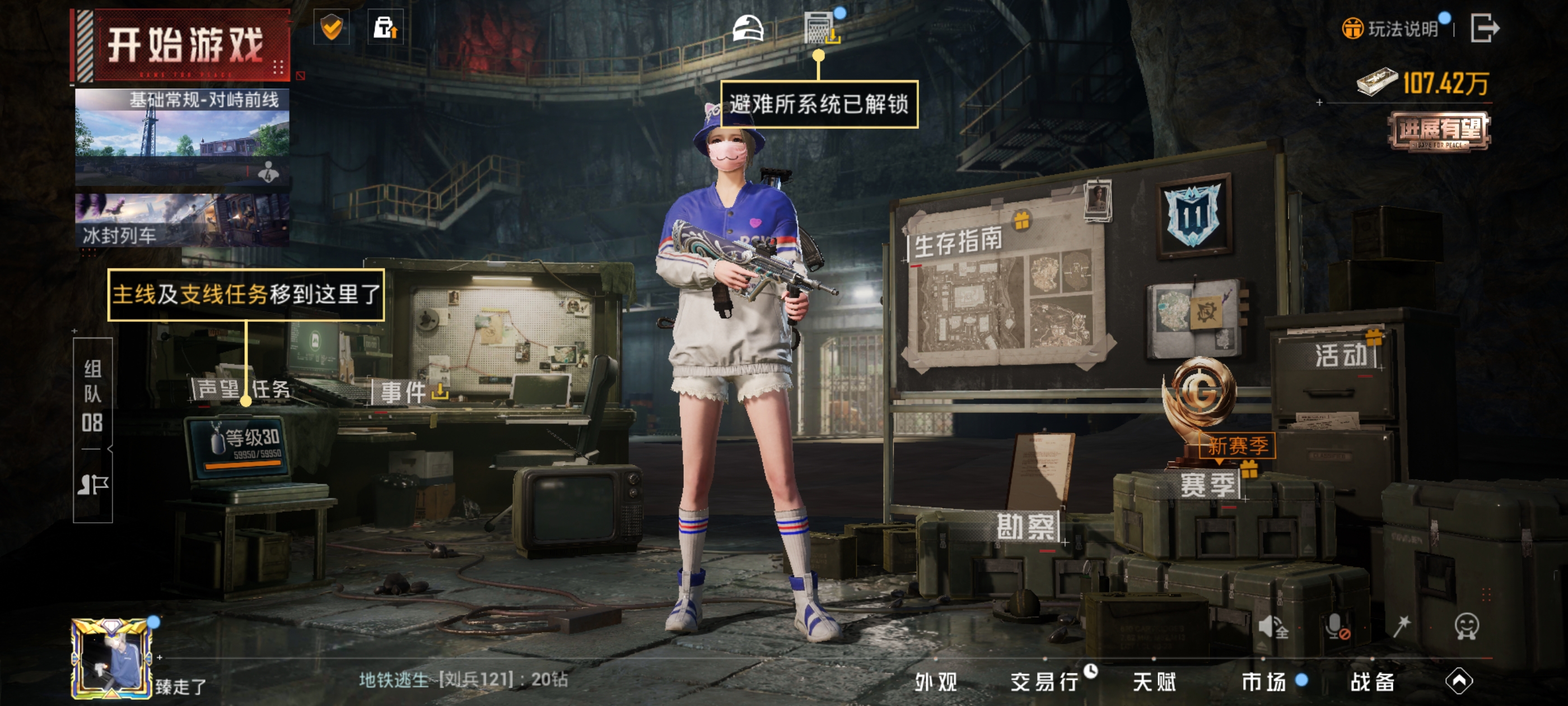Image resolution: width=1568 pixels, height=706 pixels.
Task: Open the 冰封列车 mode banner
Action: click(182, 221)
